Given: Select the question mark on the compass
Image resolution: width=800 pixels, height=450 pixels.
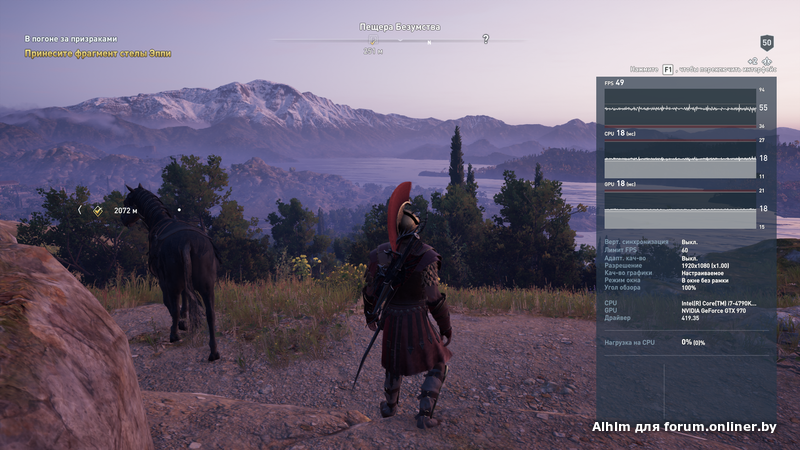Looking at the screenshot, I should [486, 39].
